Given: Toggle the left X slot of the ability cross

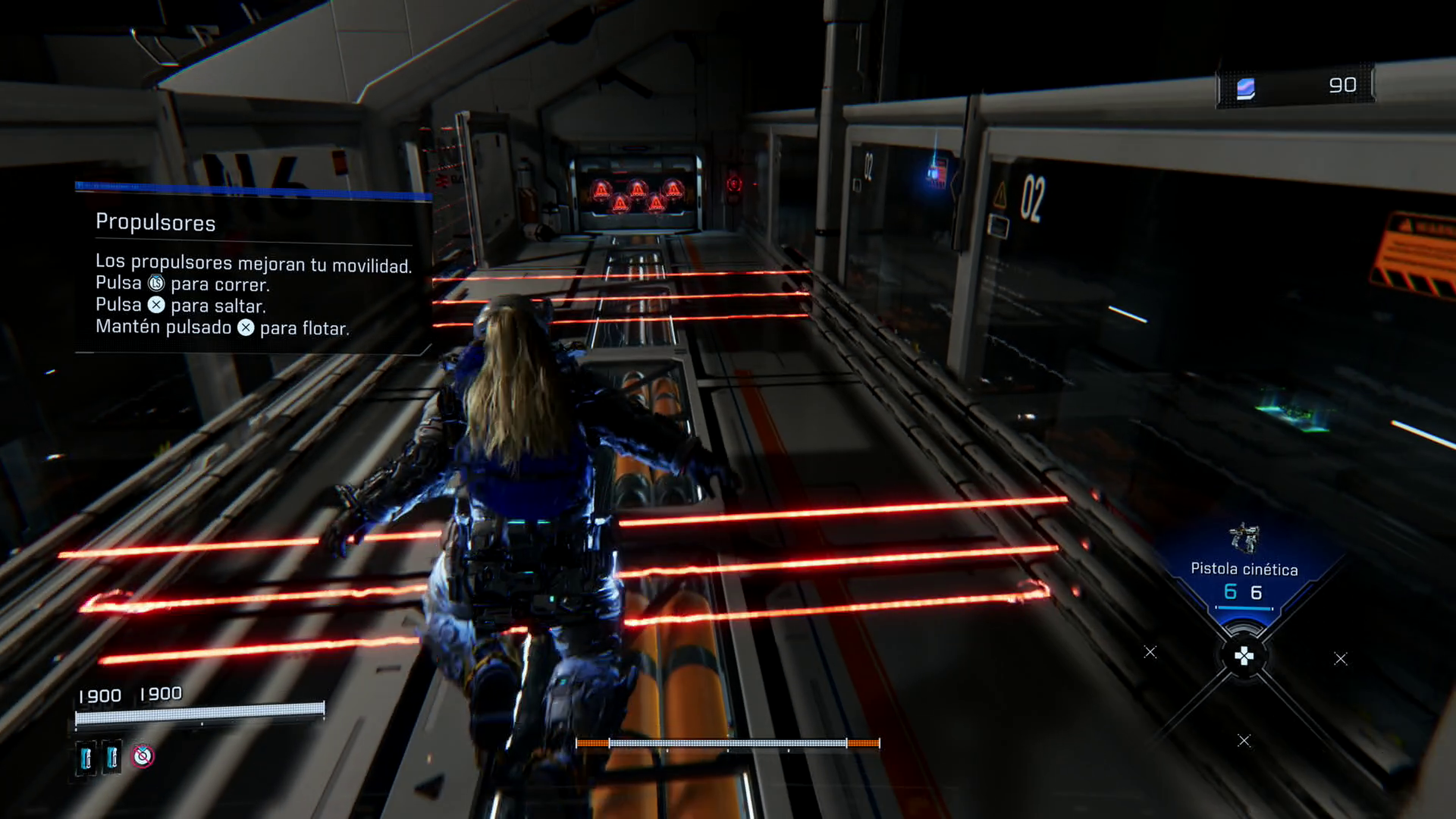Looking at the screenshot, I should [x=1150, y=652].
